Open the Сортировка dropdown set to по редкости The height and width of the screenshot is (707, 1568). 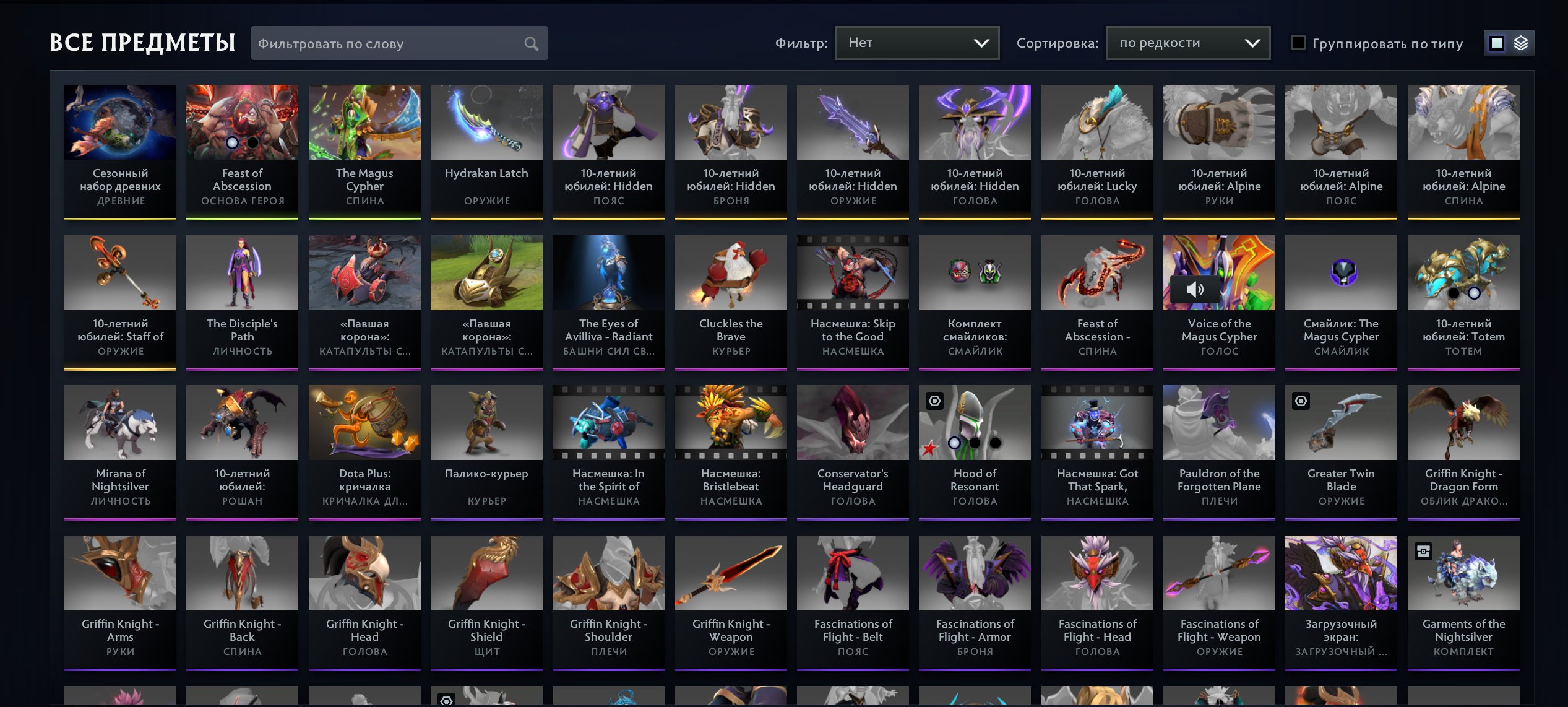tap(1187, 43)
